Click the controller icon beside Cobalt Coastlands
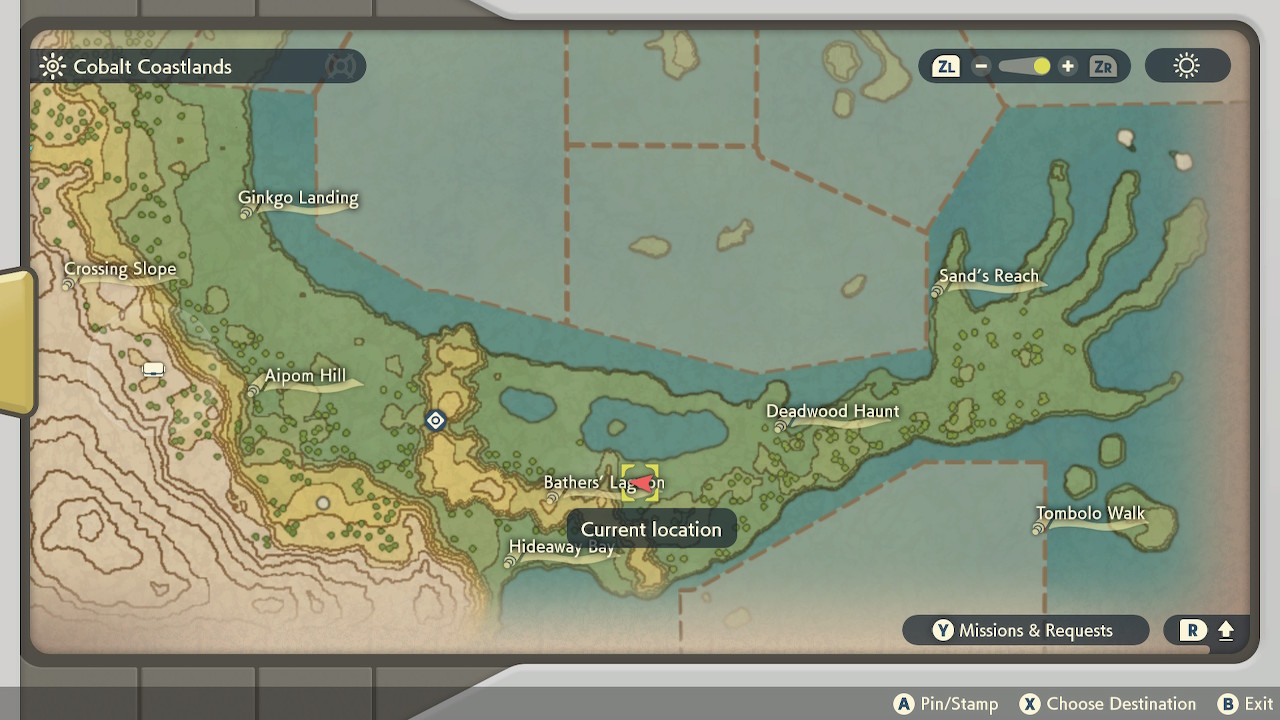1280x720 pixels. pos(343,66)
